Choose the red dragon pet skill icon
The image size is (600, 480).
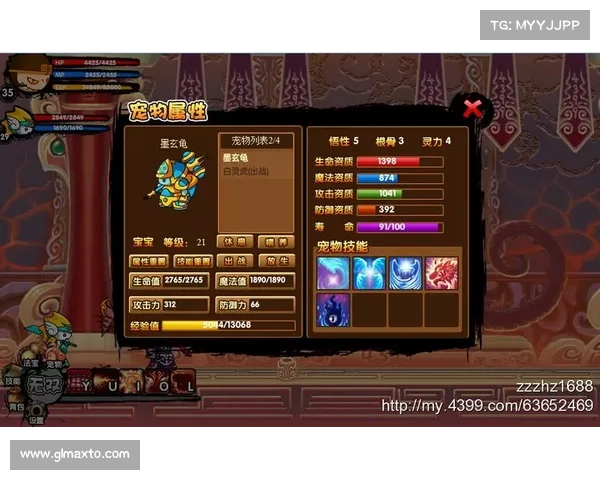[441, 274]
